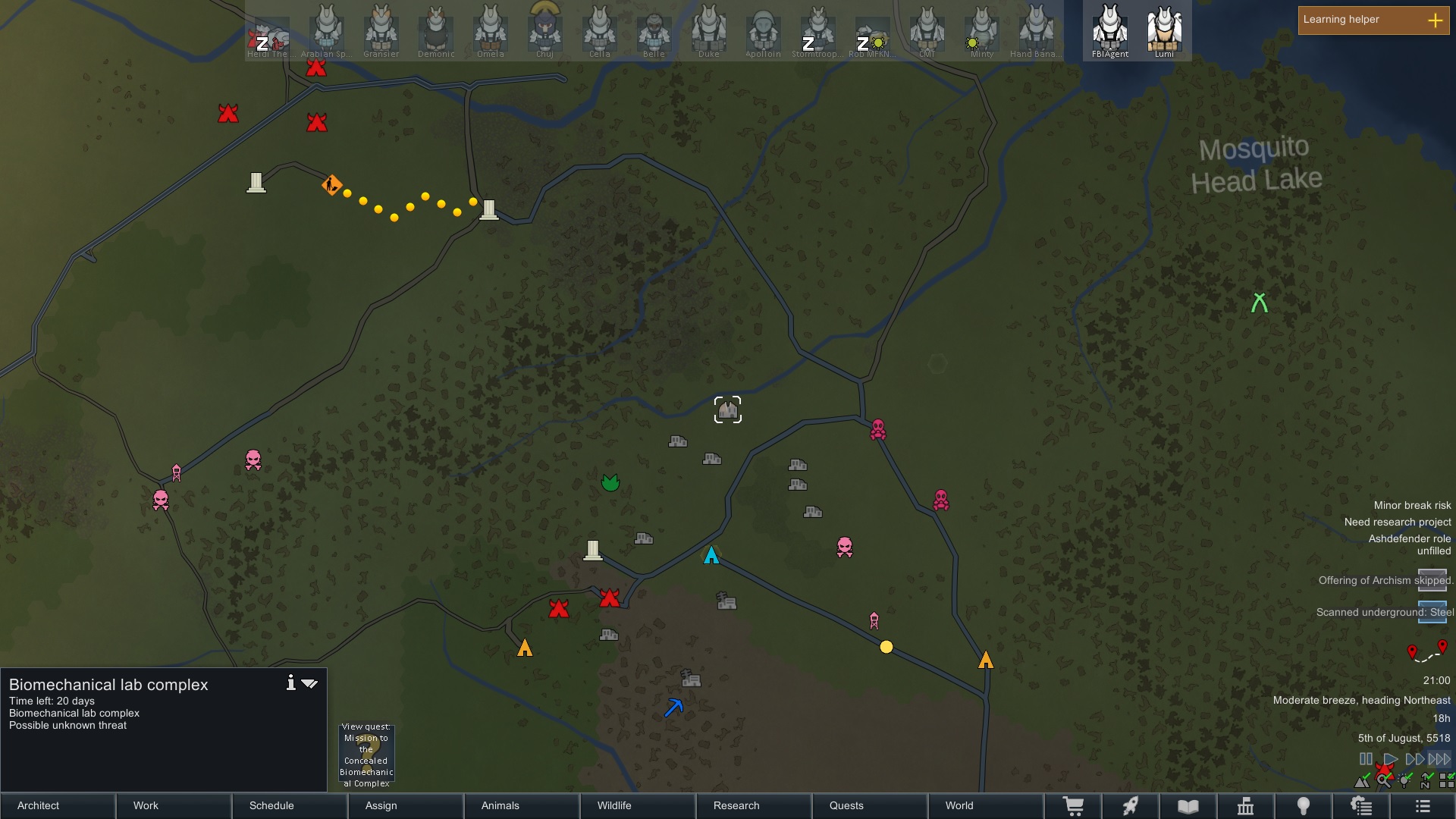Open info for Biomechanical lab complex
The image size is (1456, 819).
[290, 683]
